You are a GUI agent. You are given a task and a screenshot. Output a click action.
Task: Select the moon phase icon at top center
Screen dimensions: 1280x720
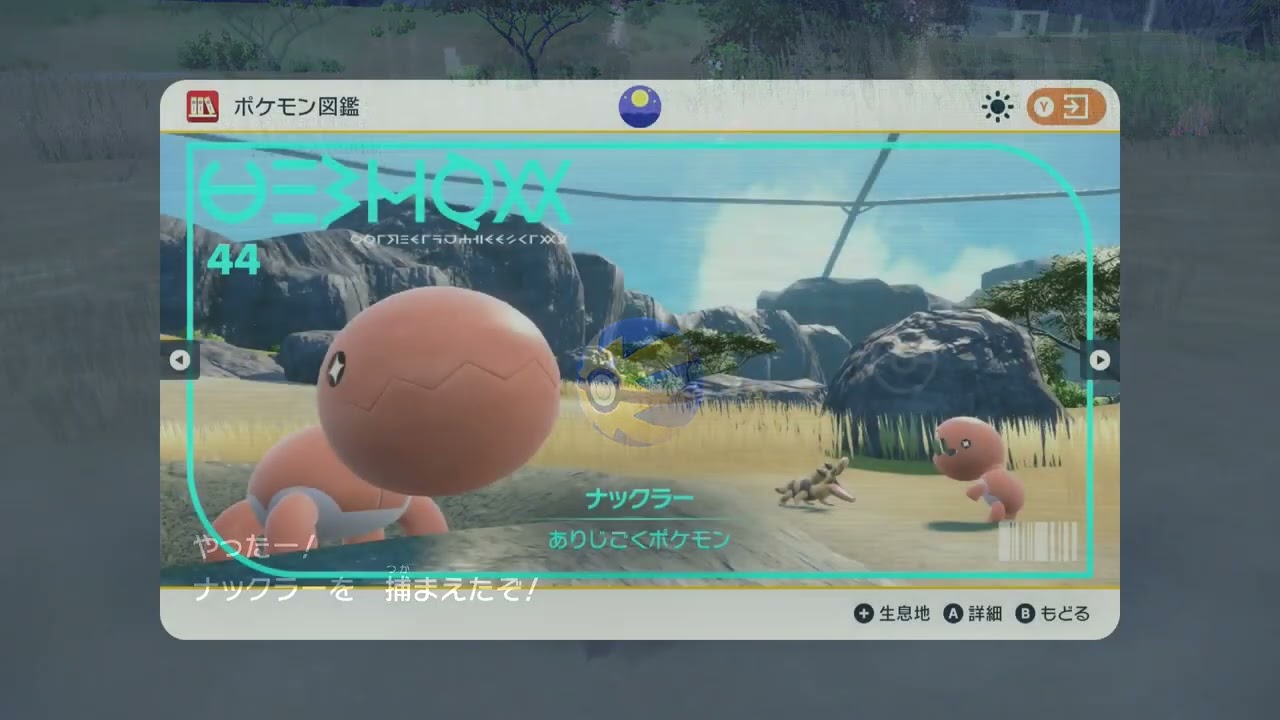pyautogui.click(x=640, y=107)
